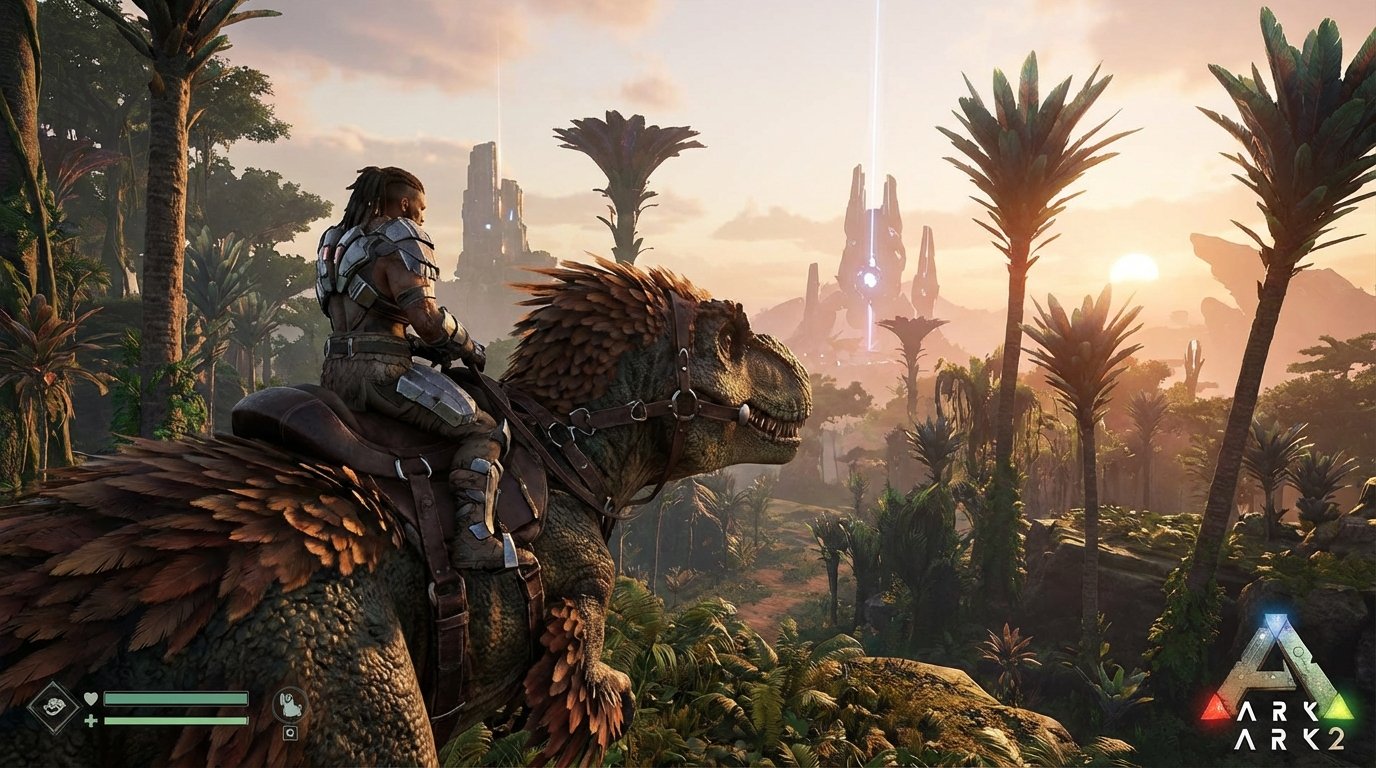
Task: Click the lighter stamina bar below the health bar
Action: [175, 720]
